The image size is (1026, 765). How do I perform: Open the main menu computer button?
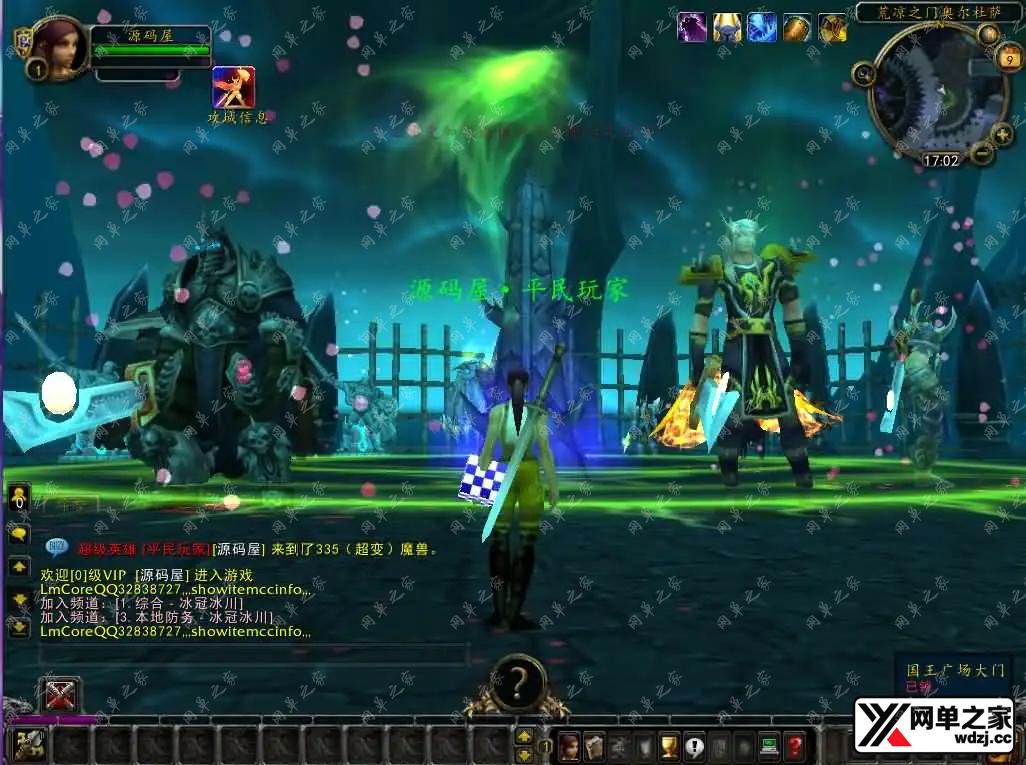click(x=769, y=745)
